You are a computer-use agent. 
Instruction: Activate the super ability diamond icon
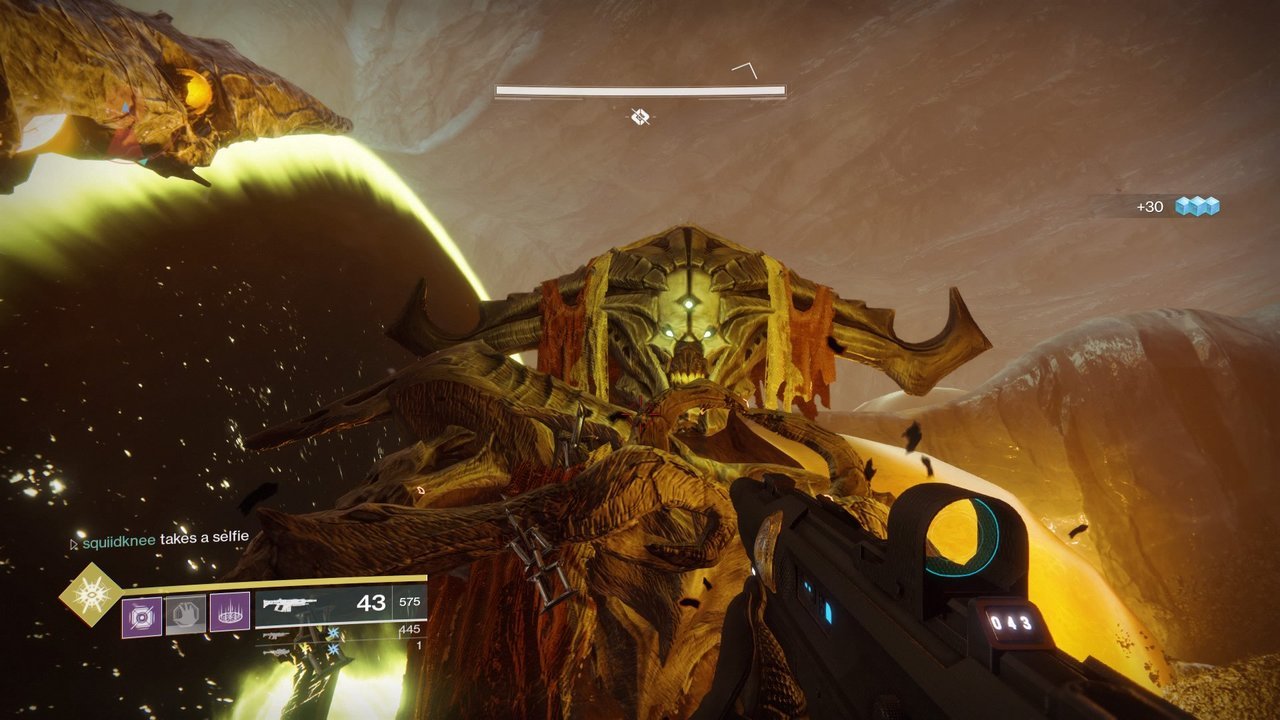coord(89,593)
